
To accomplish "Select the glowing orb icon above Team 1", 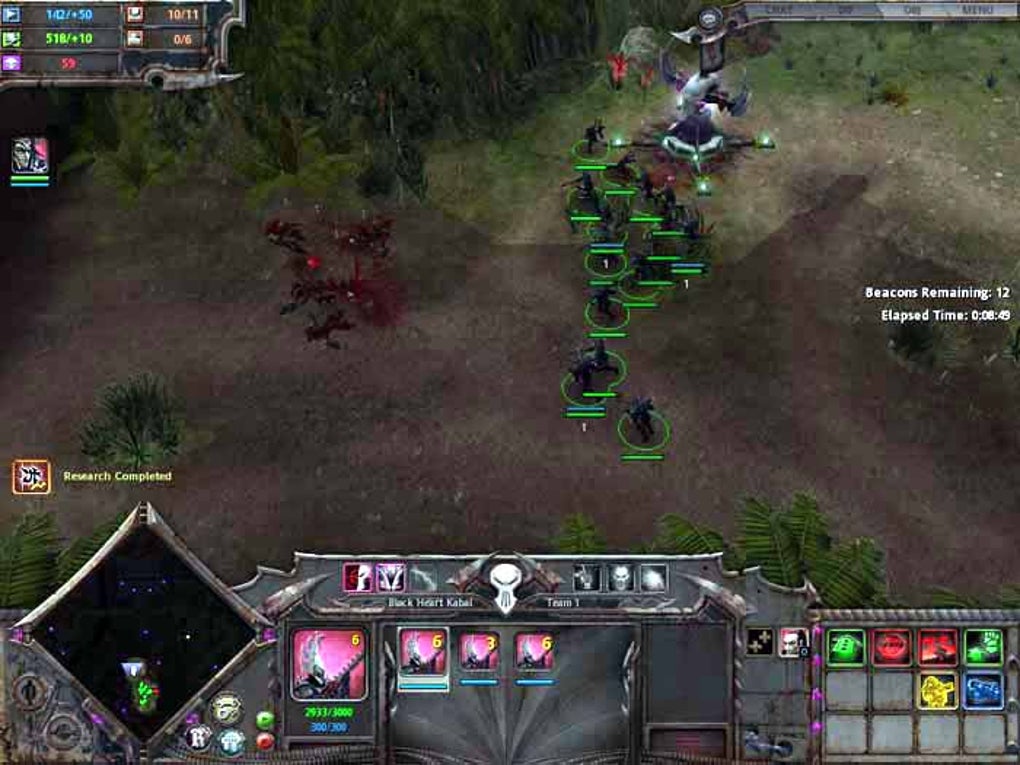I will point(653,577).
